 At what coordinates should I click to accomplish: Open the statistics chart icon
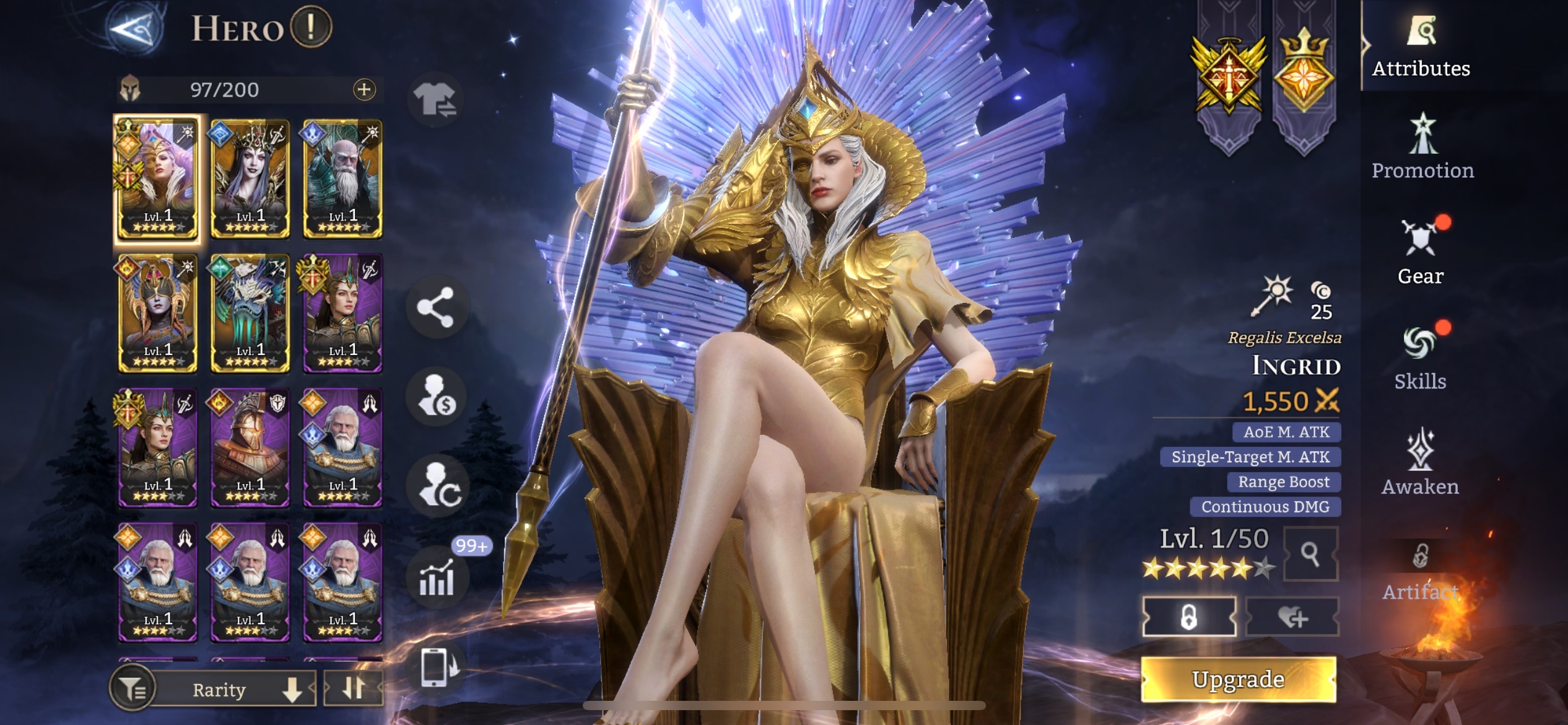click(437, 578)
